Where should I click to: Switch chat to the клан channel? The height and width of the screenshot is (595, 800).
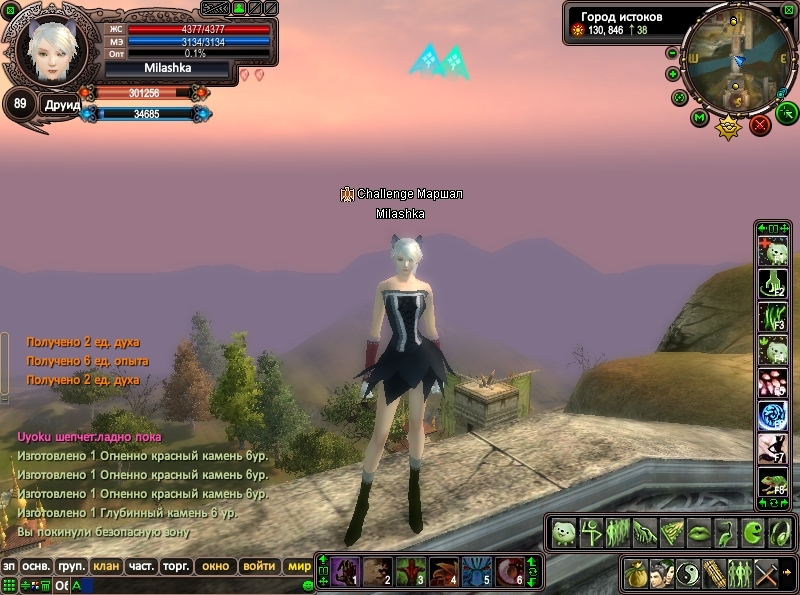[106, 566]
